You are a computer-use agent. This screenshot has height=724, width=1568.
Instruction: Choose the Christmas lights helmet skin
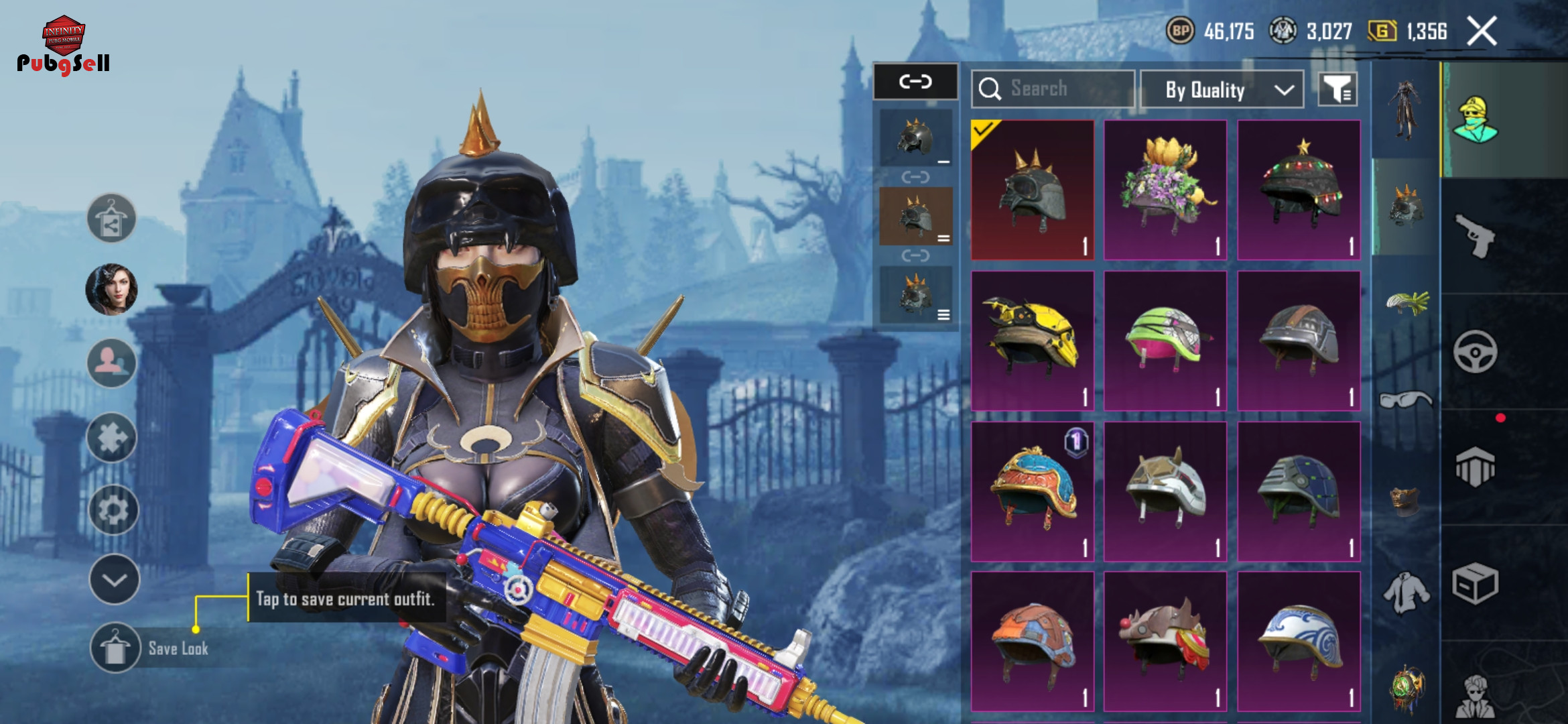(1299, 190)
